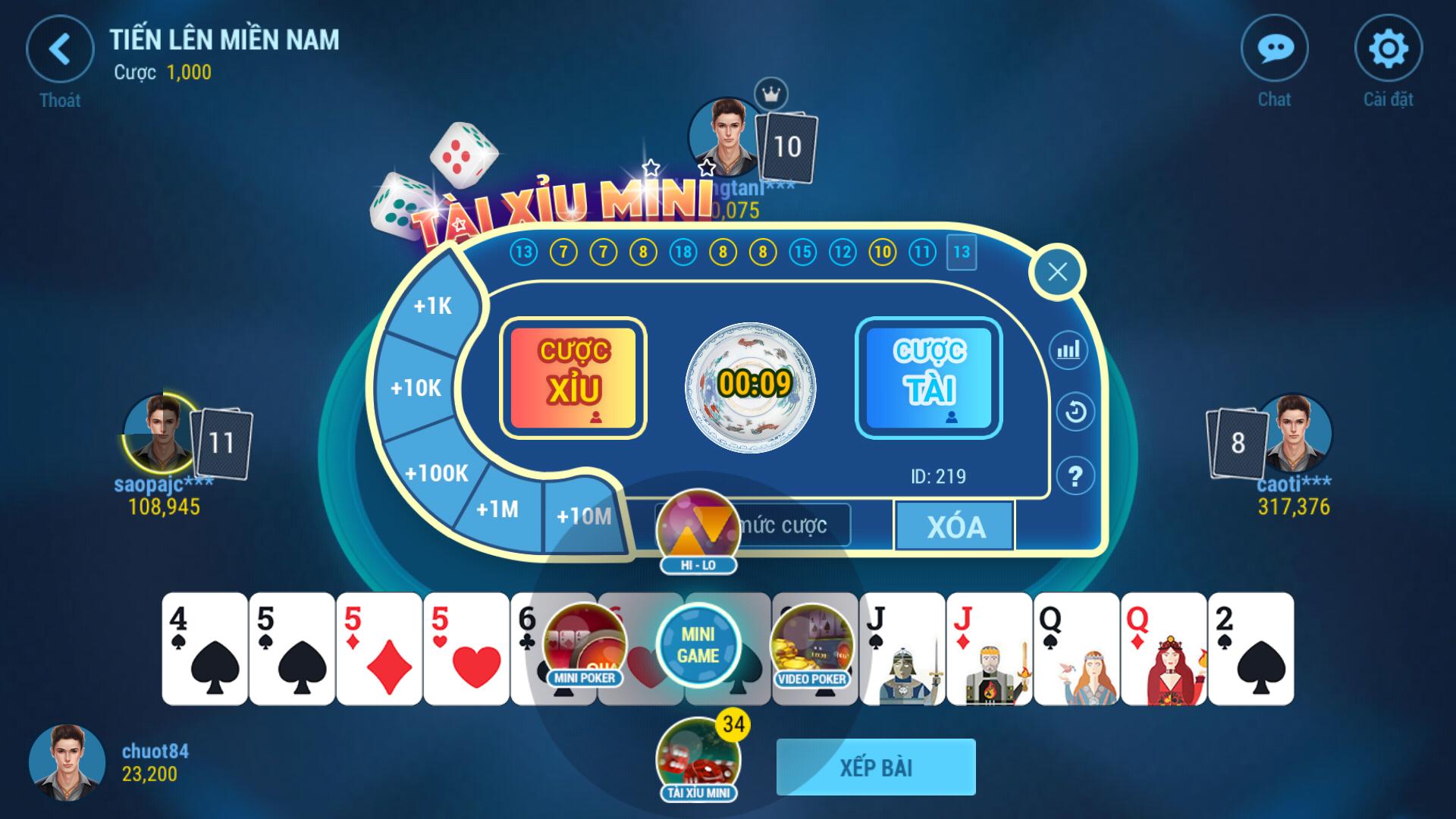Open Cài đặt settings gear

point(1390,48)
